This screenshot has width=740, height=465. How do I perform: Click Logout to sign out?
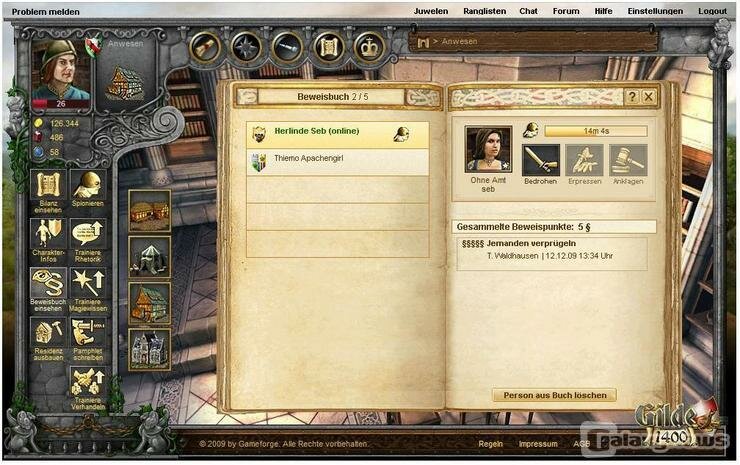tap(713, 11)
